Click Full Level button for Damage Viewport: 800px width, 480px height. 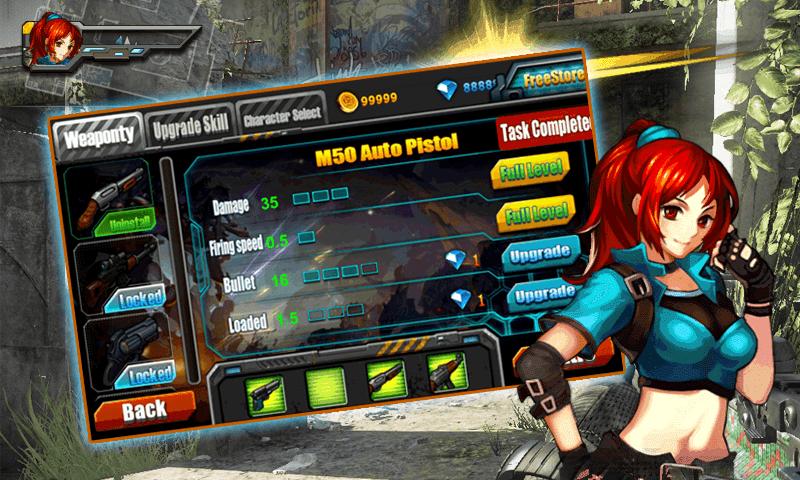click(x=530, y=169)
